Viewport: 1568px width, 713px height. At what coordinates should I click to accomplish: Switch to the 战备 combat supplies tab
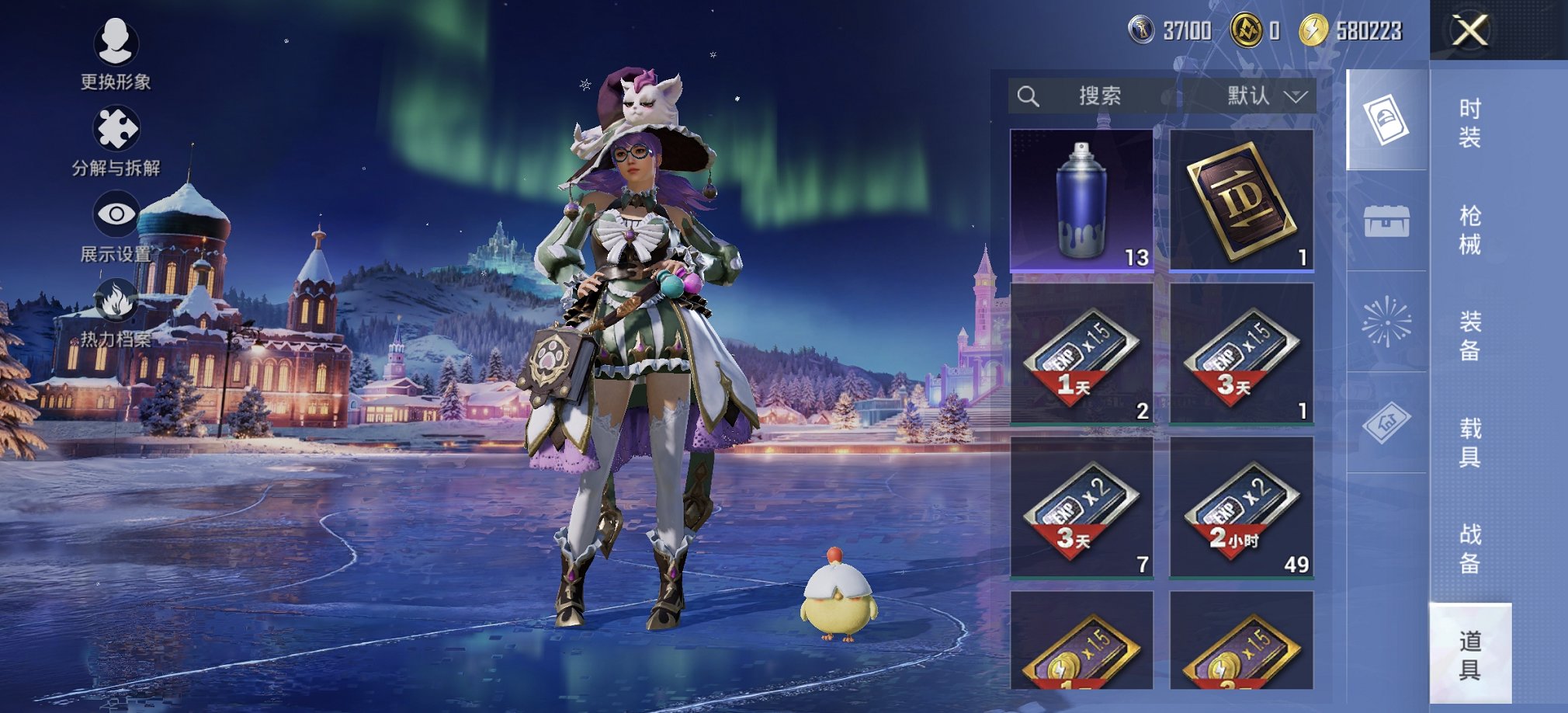(x=1469, y=548)
